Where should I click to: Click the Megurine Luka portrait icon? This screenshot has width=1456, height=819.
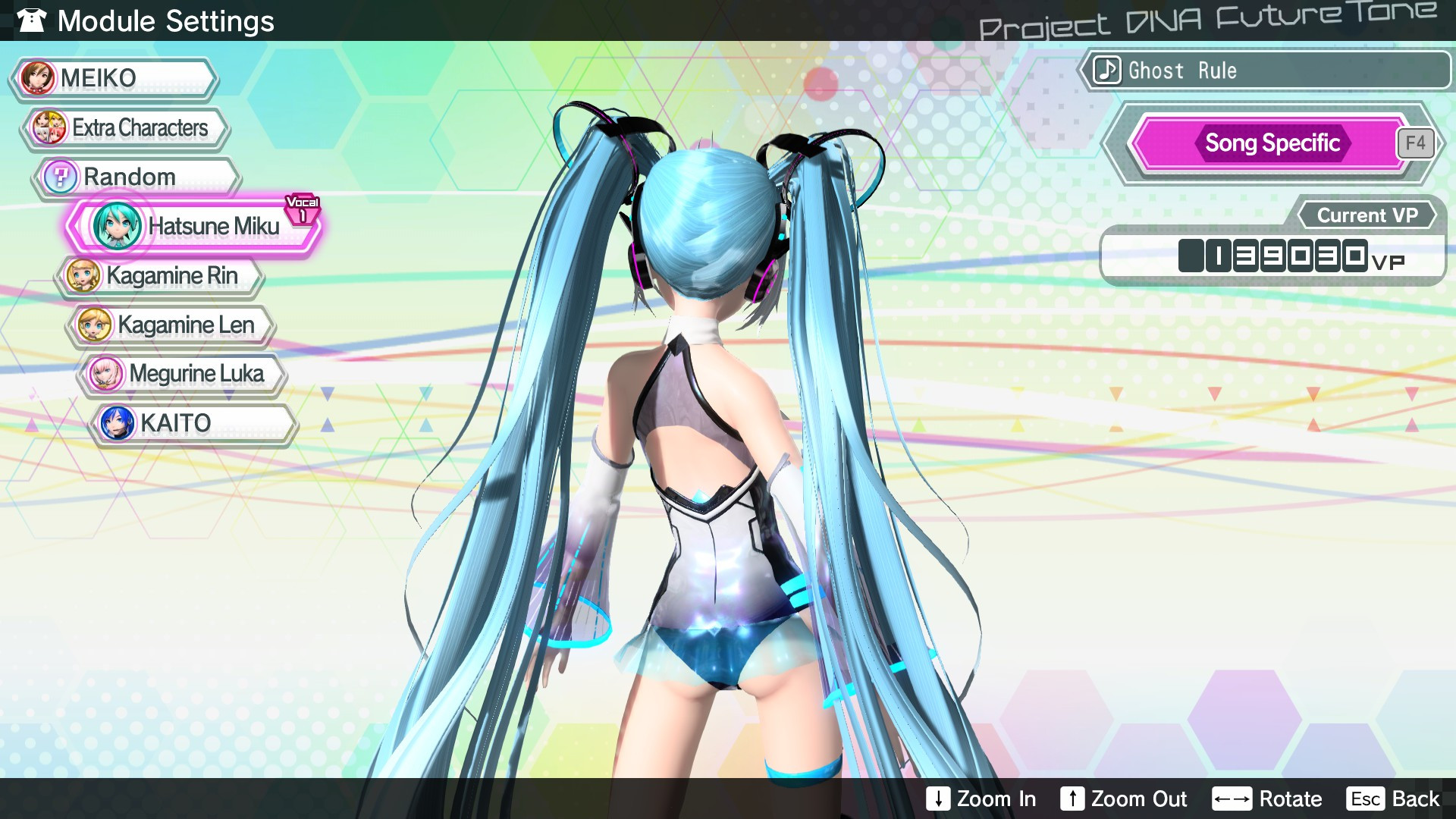click(106, 374)
